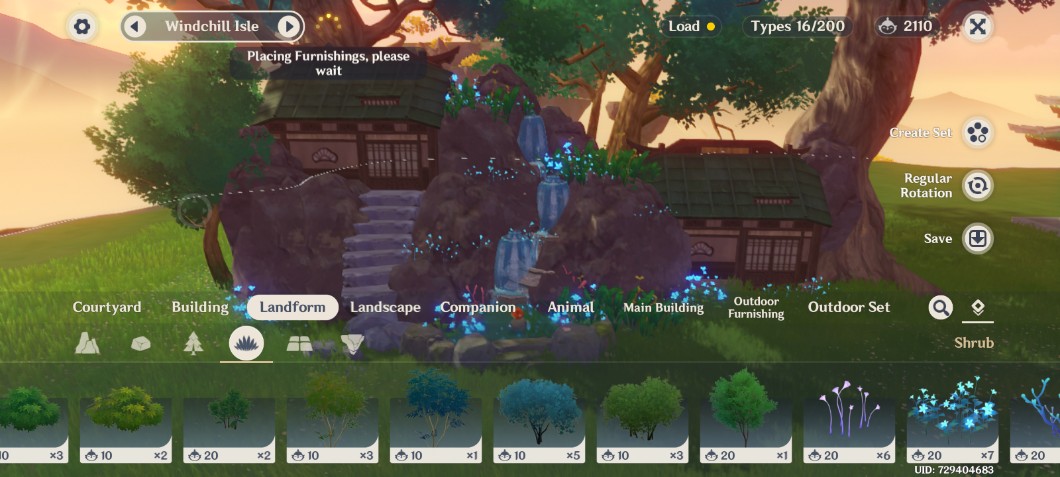Go to the previous realm layout arrow

tap(136, 26)
